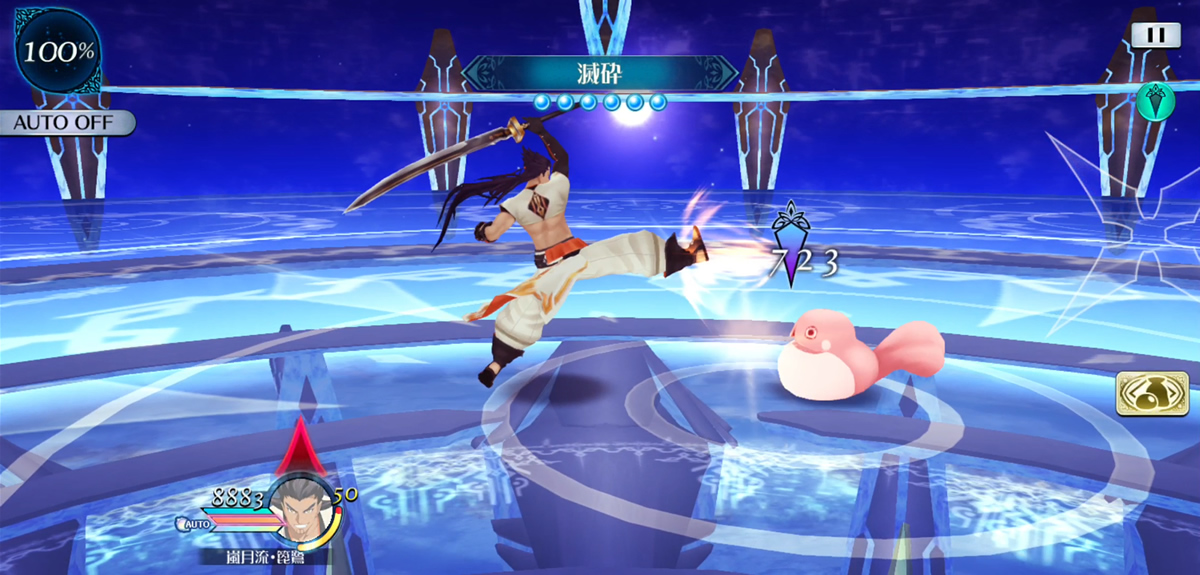Pause the battle

pyautogui.click(x=1156, y=34)
